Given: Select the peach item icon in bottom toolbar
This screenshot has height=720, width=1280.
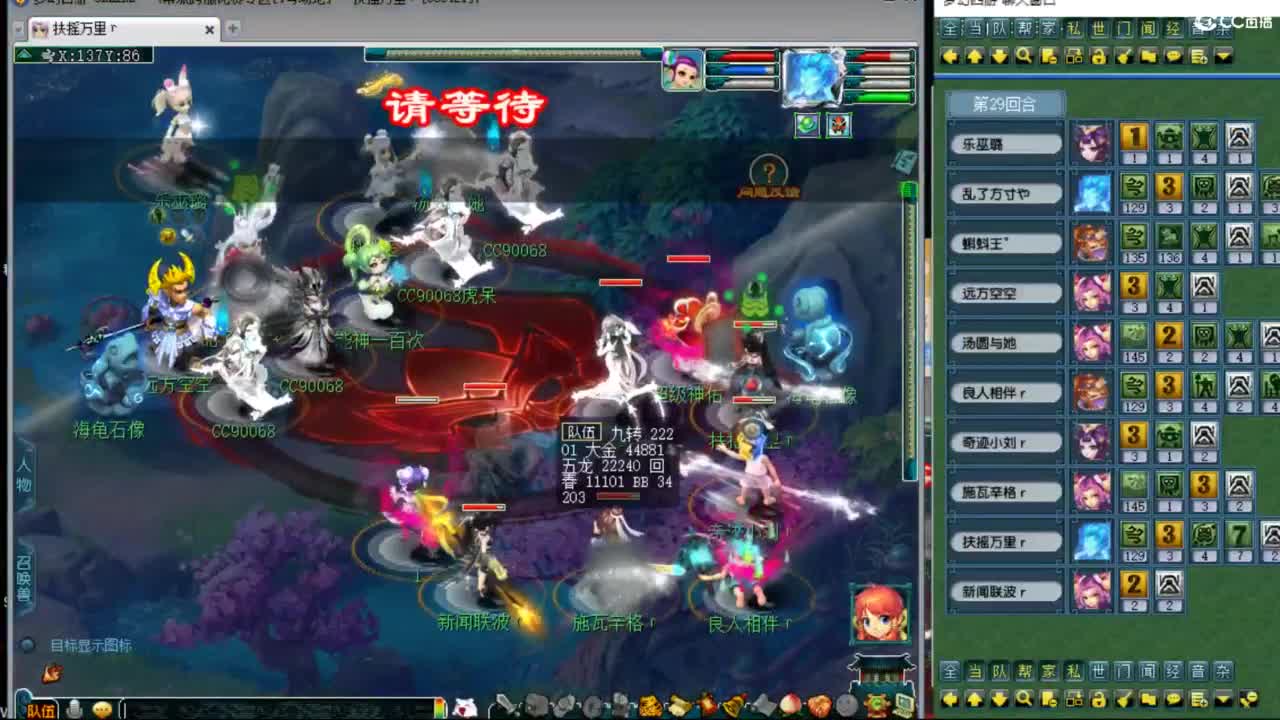Looking at the screenshot, I should click(791, 705).
